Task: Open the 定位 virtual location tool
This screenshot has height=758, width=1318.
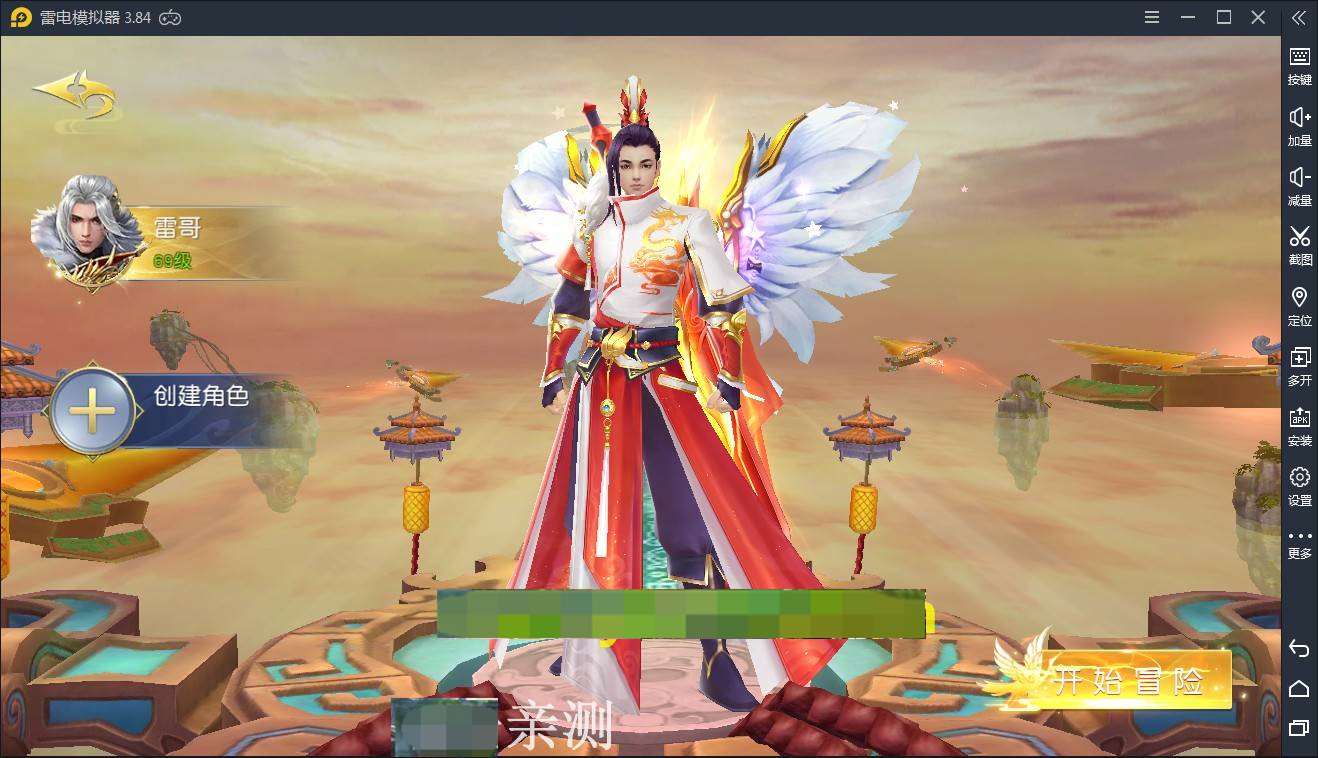Action: 1299,305
